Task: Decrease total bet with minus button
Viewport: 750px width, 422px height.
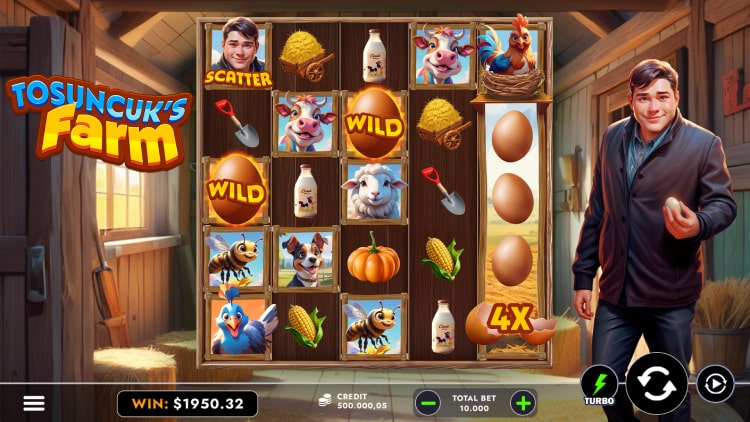Action: (428, 403)
